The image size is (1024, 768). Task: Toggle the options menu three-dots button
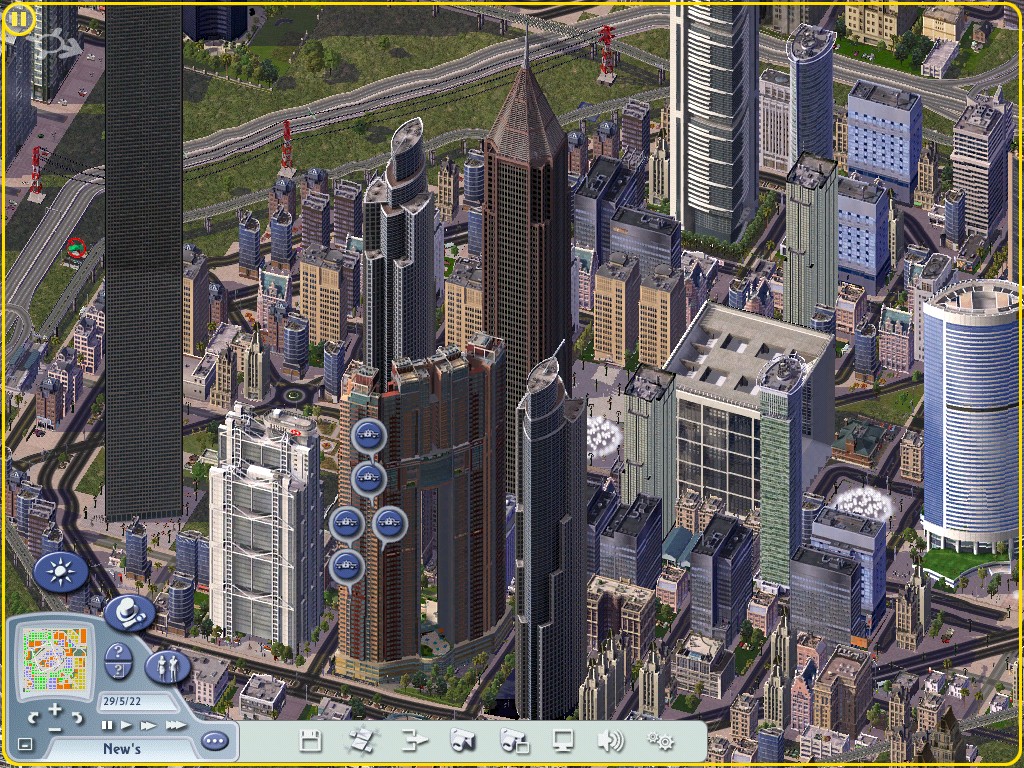(x=214, y=741)
